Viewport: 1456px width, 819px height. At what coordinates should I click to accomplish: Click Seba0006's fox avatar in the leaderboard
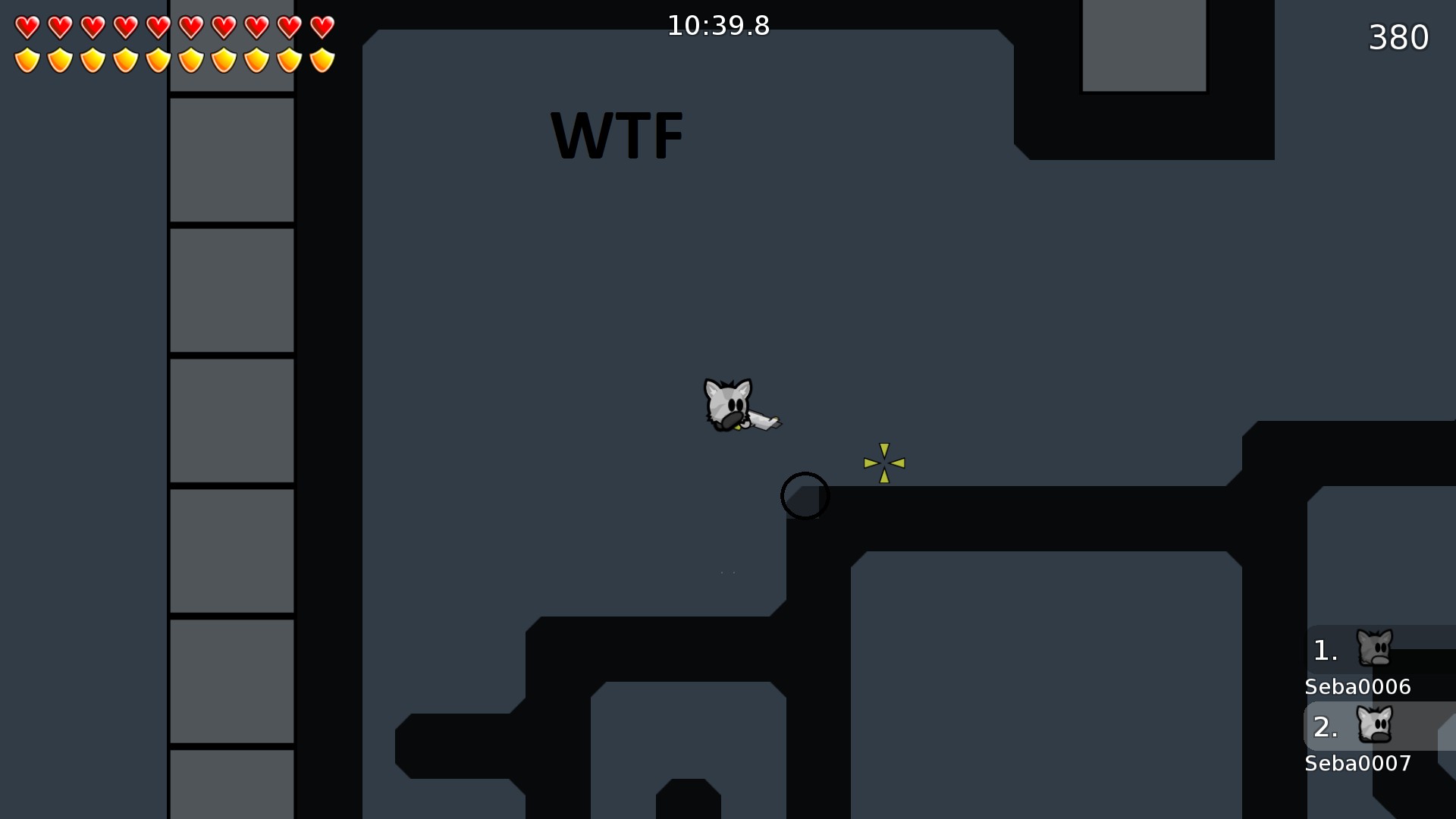pyautogui.click(x=1376, y=648)
